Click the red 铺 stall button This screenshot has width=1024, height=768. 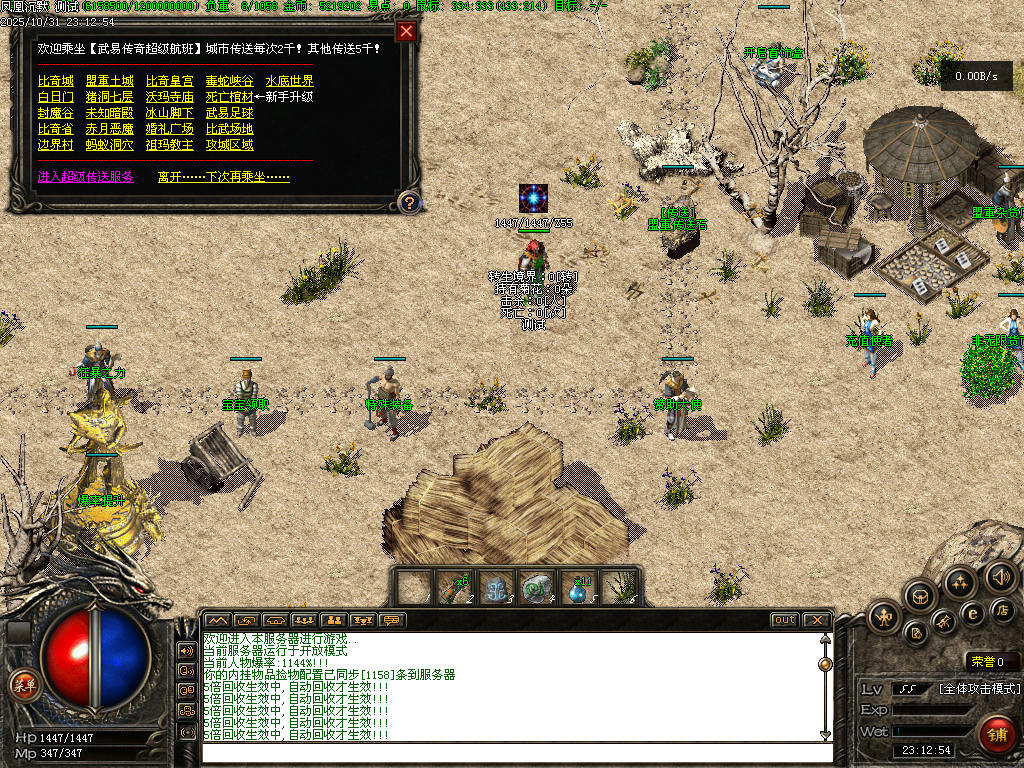995,733
